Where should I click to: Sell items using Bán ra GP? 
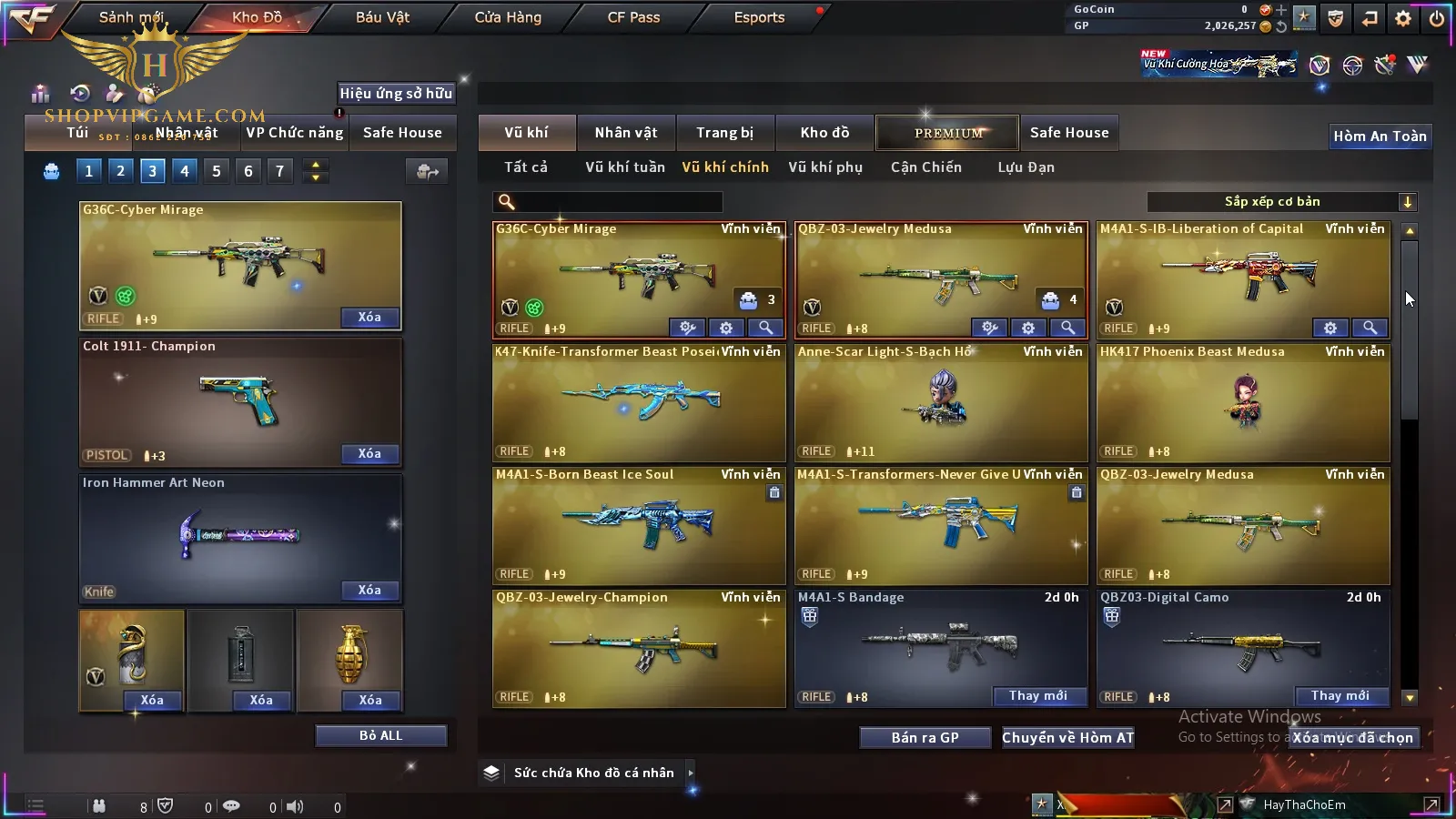[925, 738]
